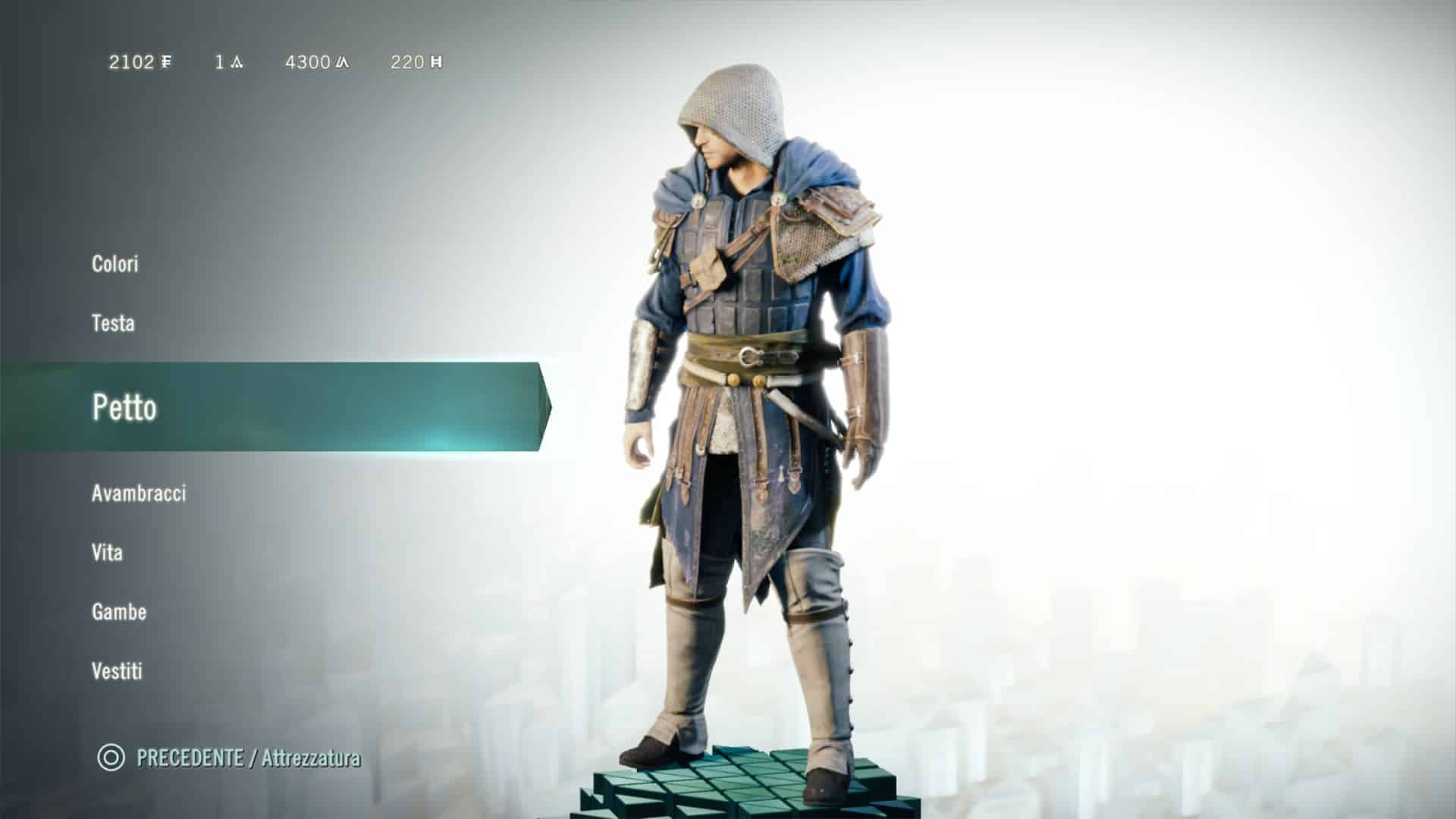Open the Colori customization category
The width and height of the screenshot is (1456, 819).
pyautogui.click(x=115, y=264)
